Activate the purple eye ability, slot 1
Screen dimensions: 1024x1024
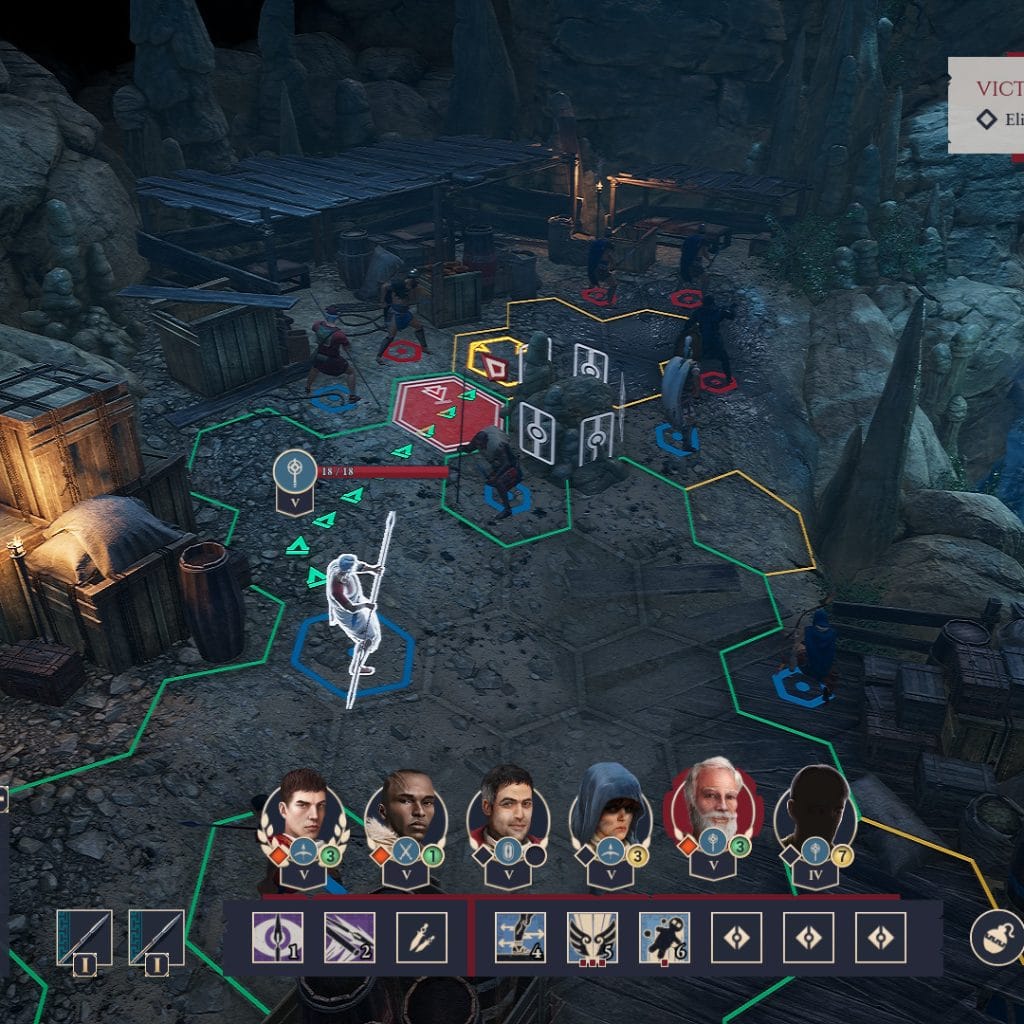277,937
